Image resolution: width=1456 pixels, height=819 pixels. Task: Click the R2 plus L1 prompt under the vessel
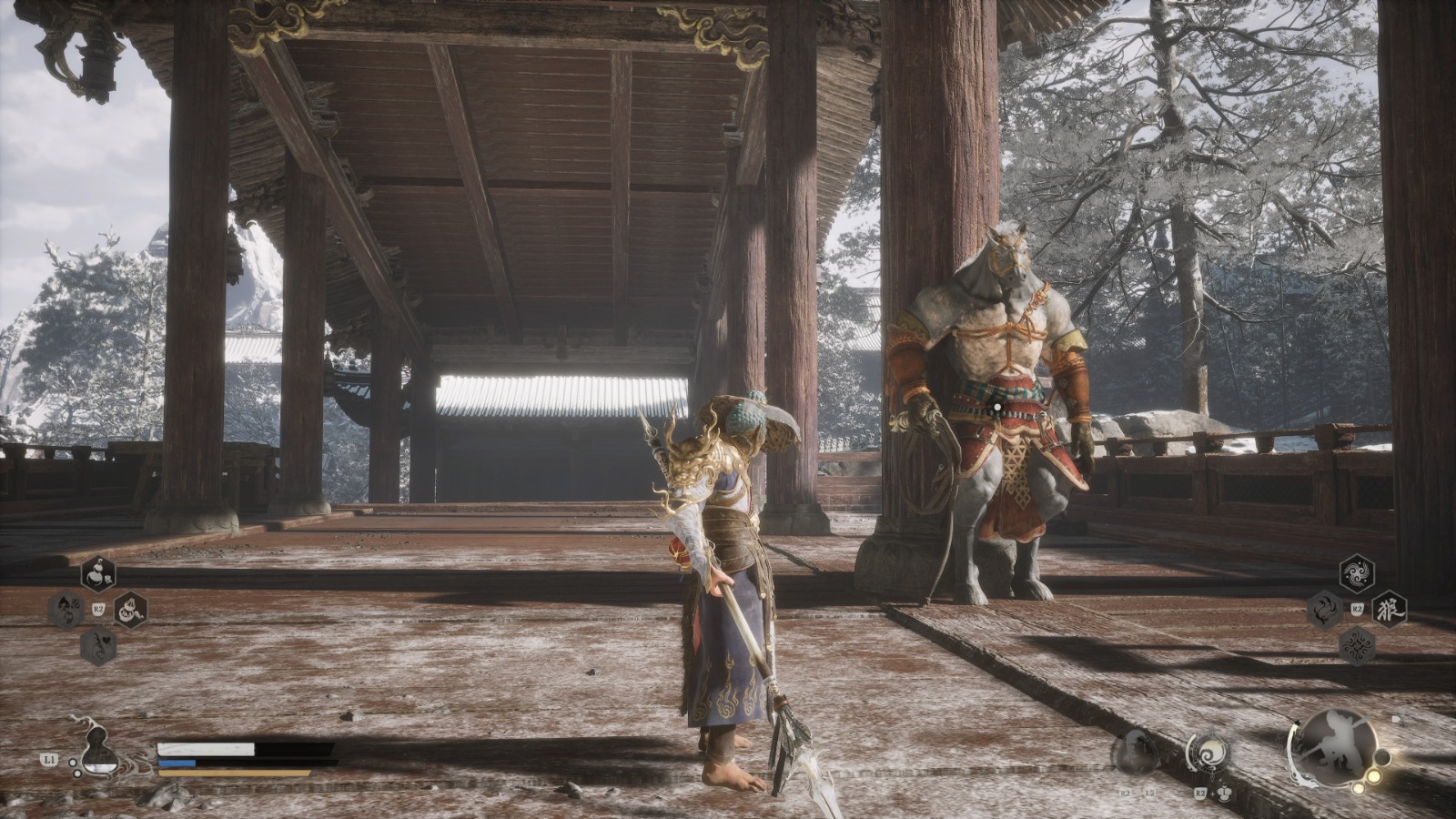pyautogui.click(x=1212, y=794)
